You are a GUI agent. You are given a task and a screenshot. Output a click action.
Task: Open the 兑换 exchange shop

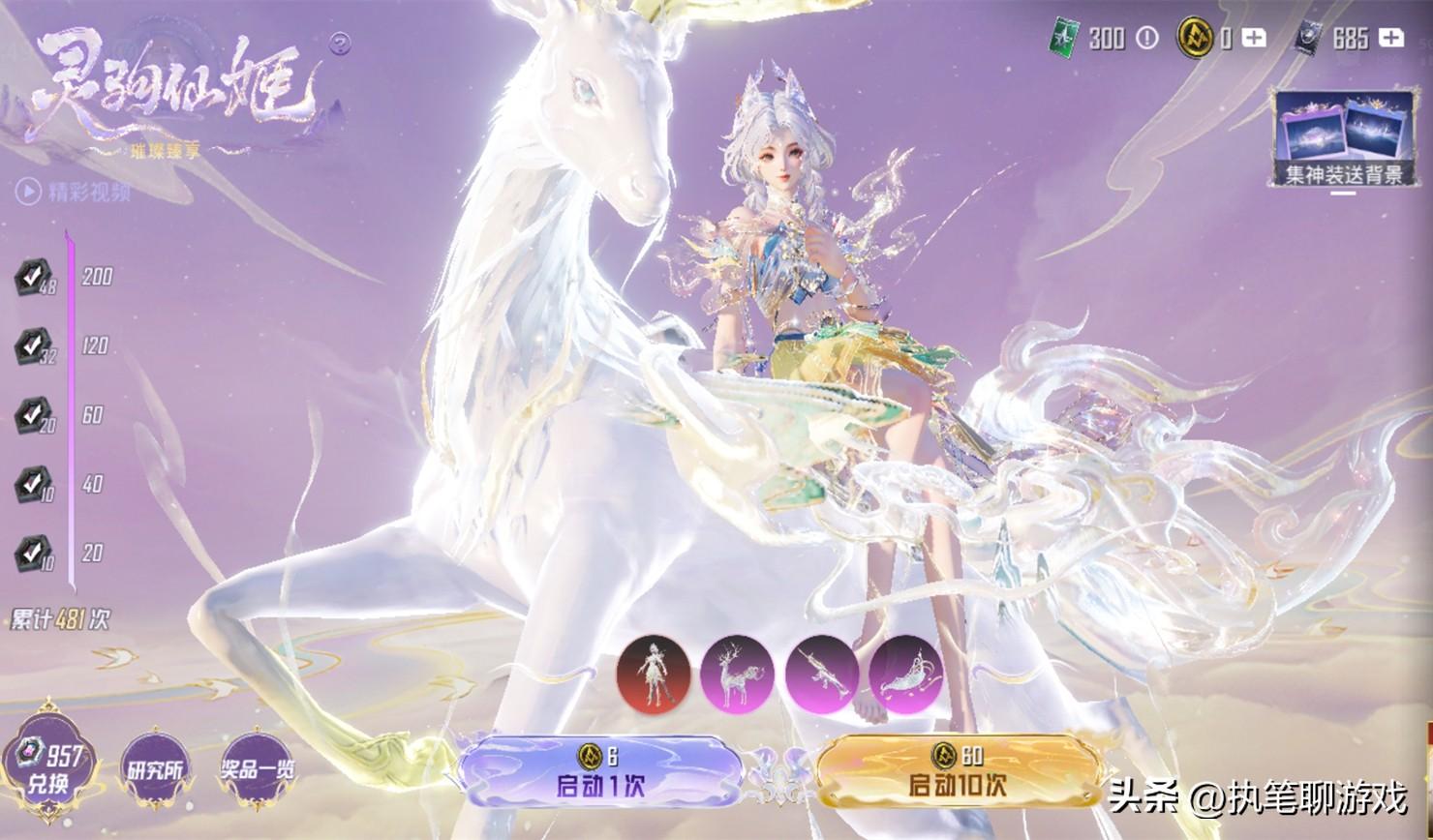[49, 768]
